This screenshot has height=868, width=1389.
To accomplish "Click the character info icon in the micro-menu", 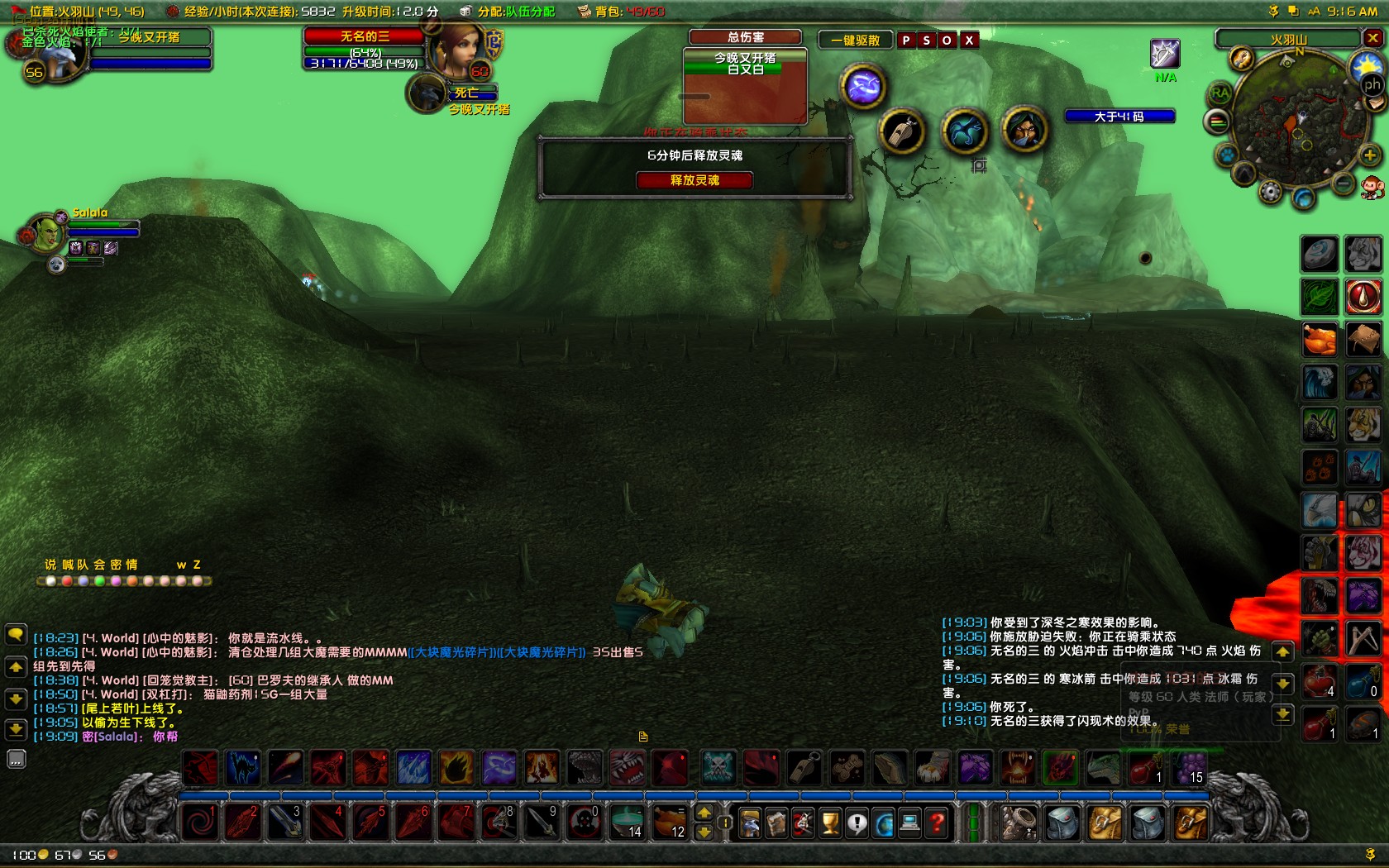I will coord(750,823).
